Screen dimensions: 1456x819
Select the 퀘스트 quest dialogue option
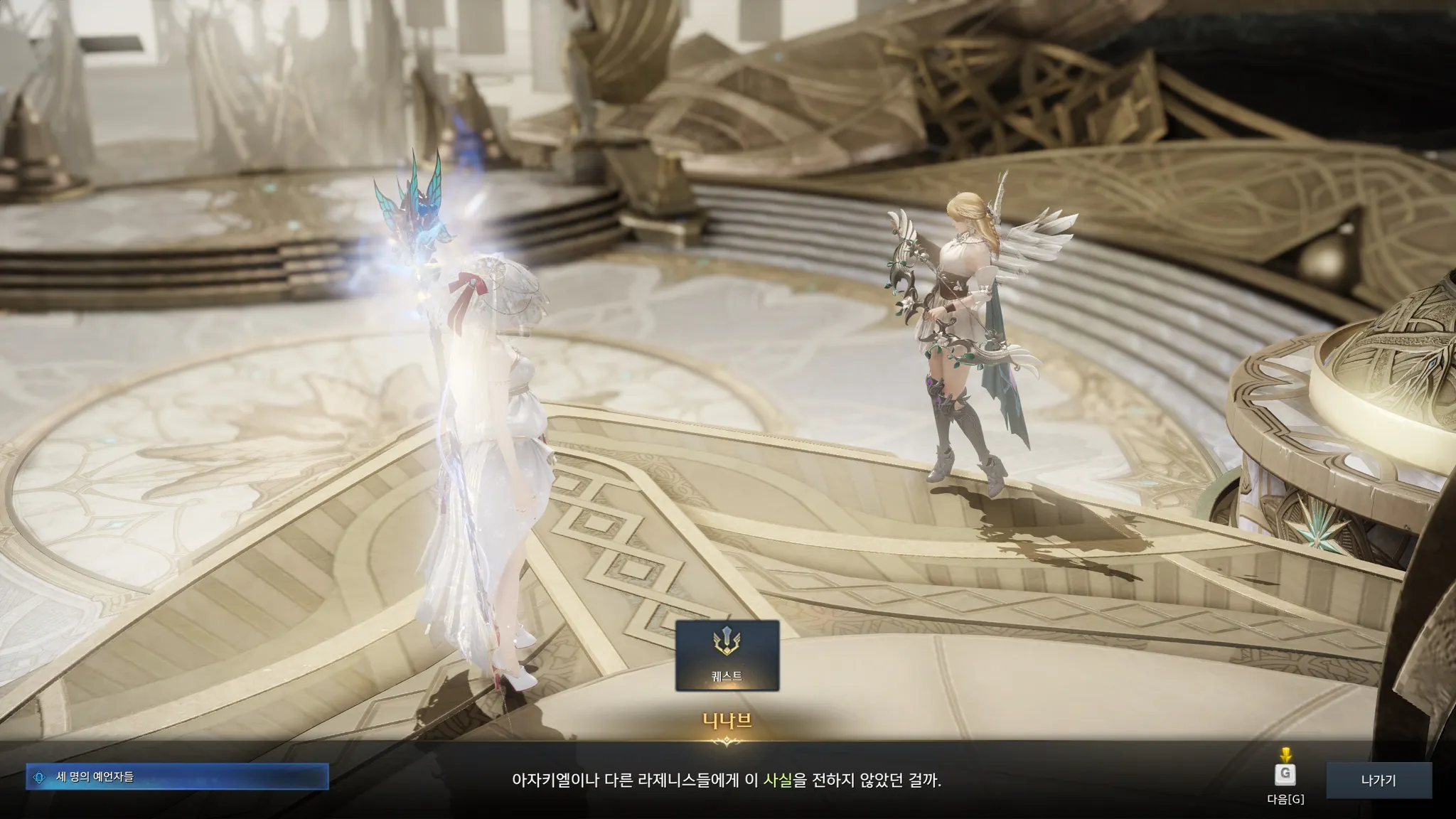727,655
